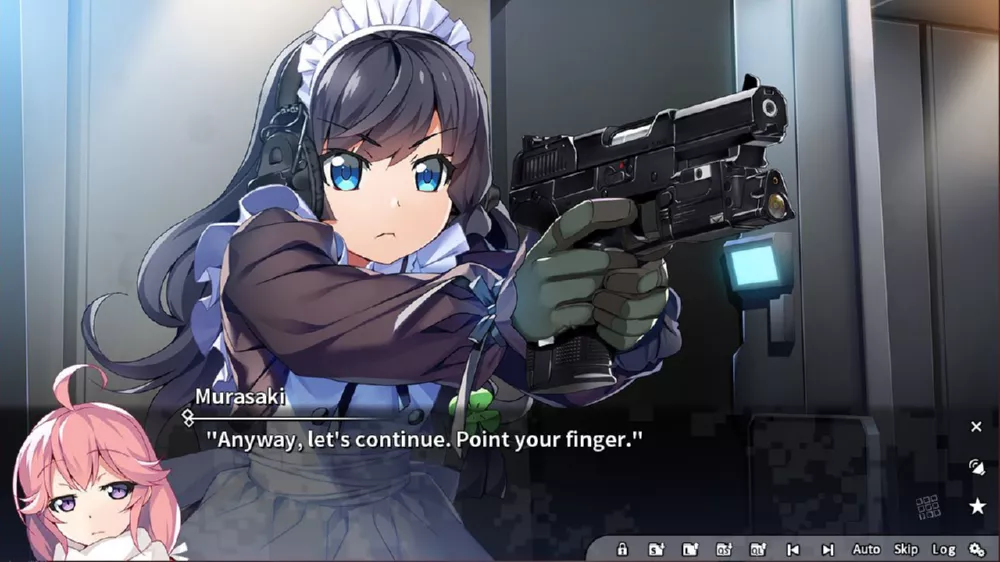Open the Save screen (S icon)
Screen dimensions: 1000x562
point(656,549)
